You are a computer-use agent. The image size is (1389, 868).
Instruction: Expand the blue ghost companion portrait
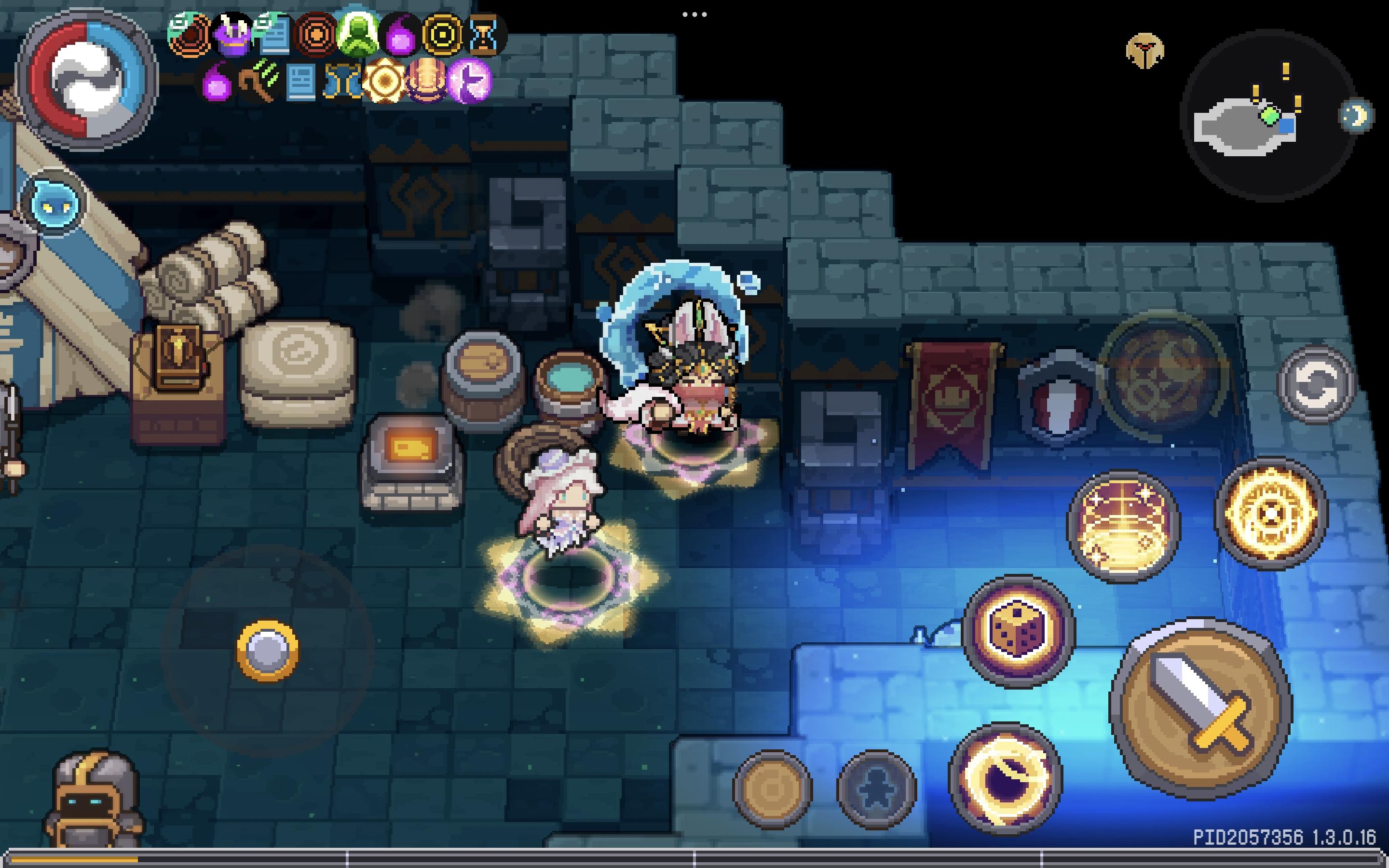(54, 204)
